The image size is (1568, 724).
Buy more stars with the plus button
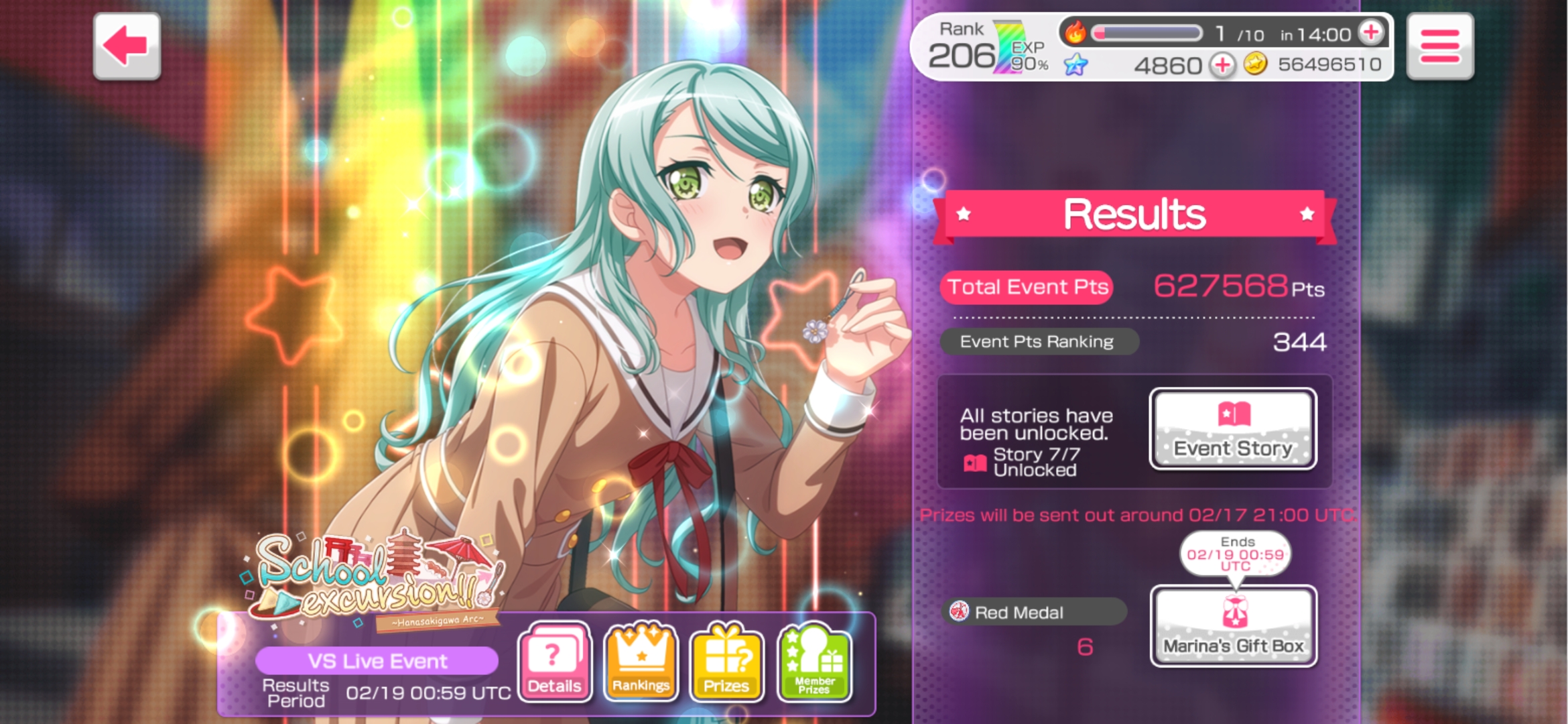coord(1222,65)
